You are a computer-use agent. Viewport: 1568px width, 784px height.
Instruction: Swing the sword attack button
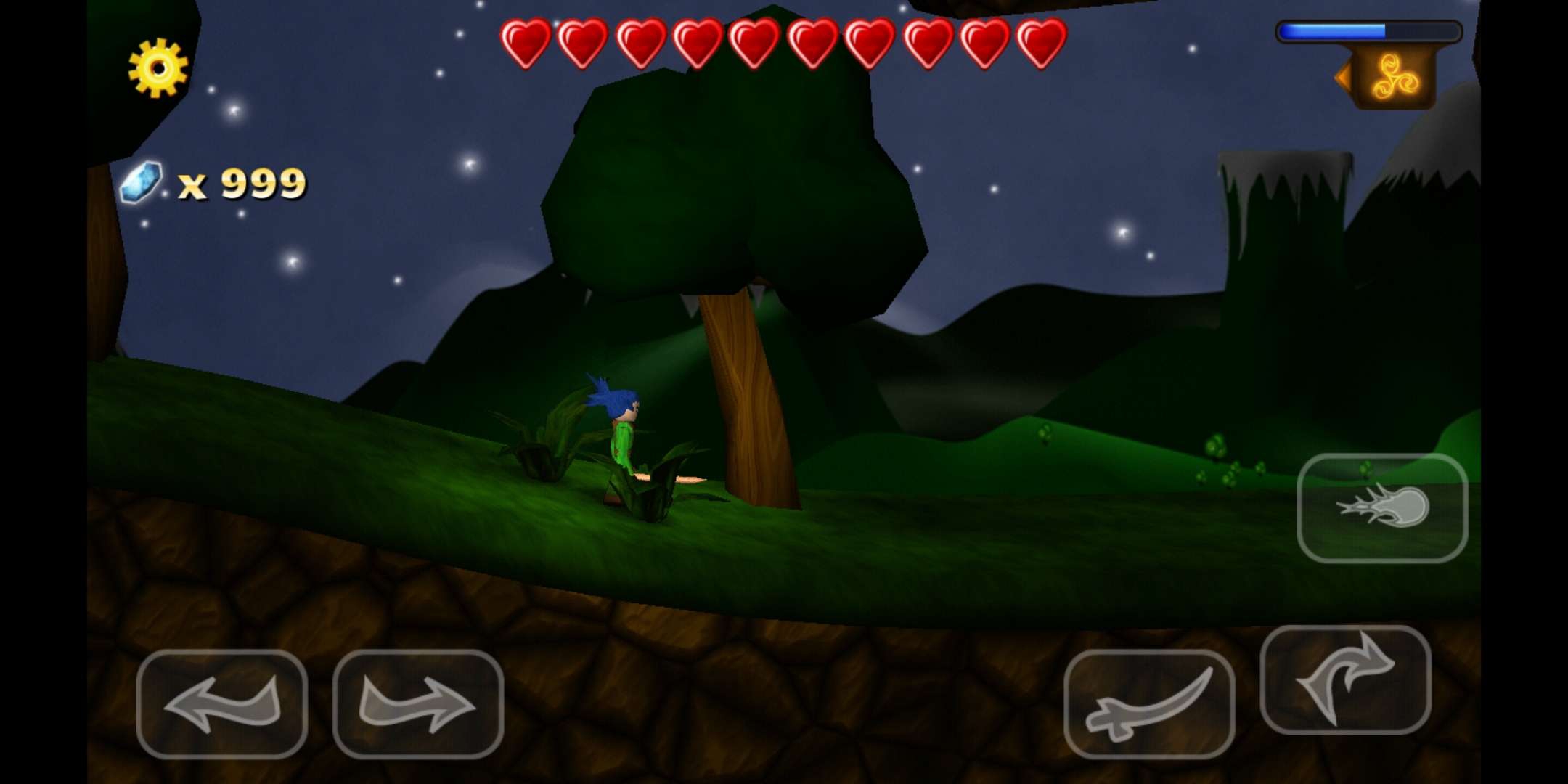tap(1149, 703)
